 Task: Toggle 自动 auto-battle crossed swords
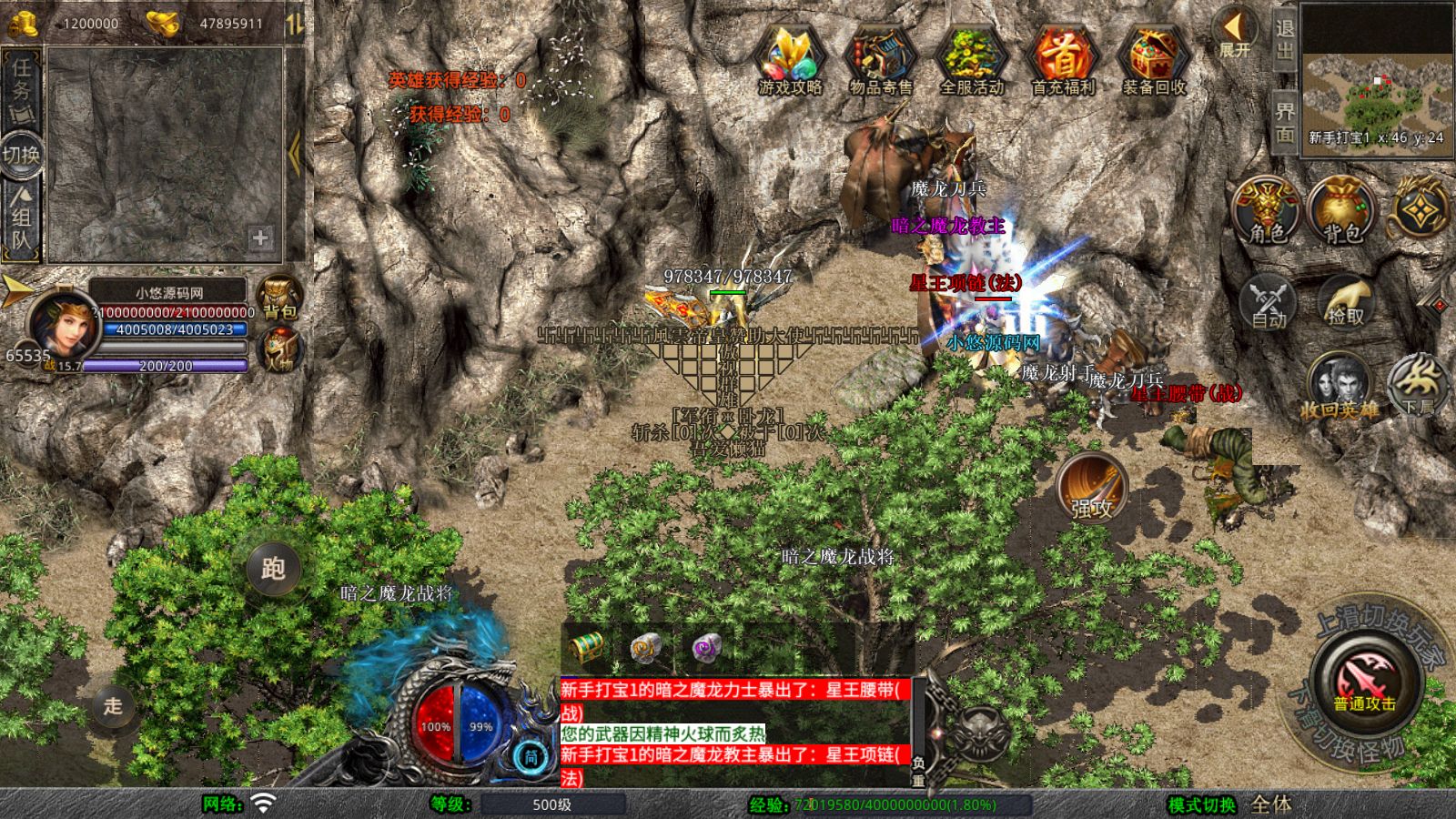coord(1269,301)
